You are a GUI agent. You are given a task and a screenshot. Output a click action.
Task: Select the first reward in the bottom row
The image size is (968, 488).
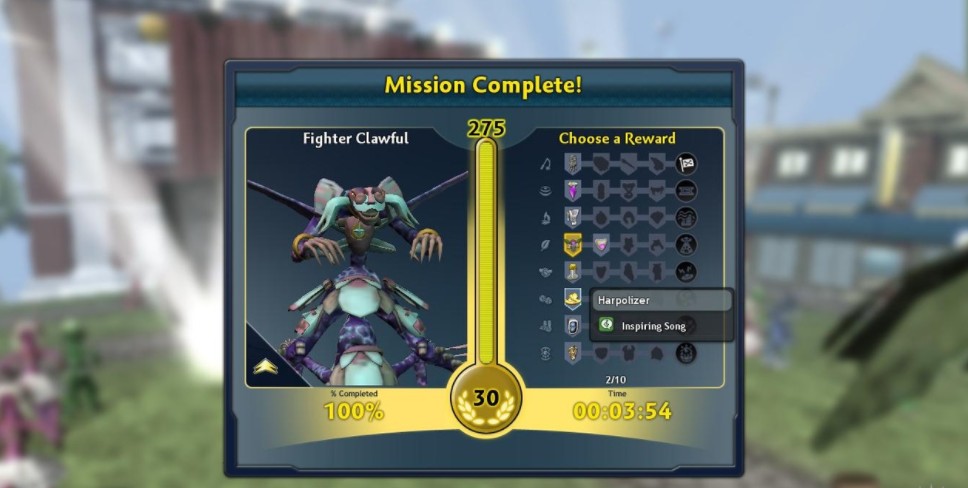(573, 352)
